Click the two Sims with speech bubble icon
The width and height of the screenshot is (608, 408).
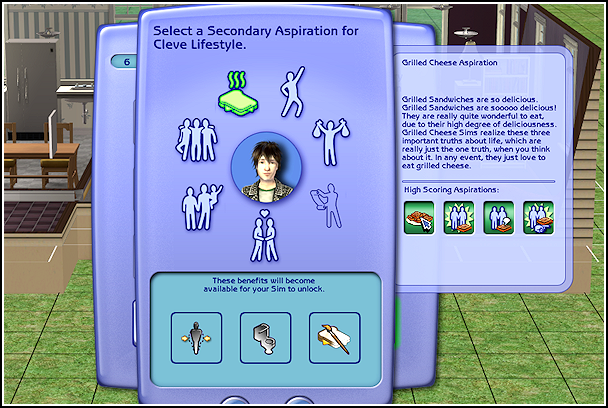498,218
